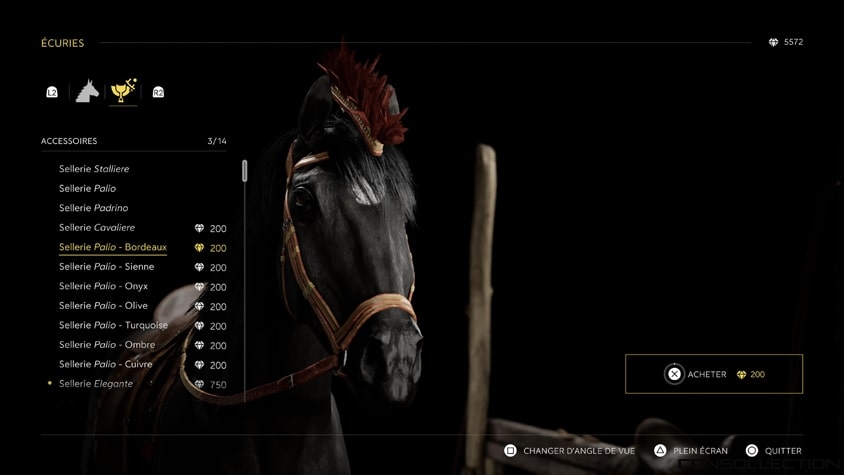Click the highlighted Sellerie Palio - Bordeaux
Screen dimensions: 844x475
(x=113, y=247)
